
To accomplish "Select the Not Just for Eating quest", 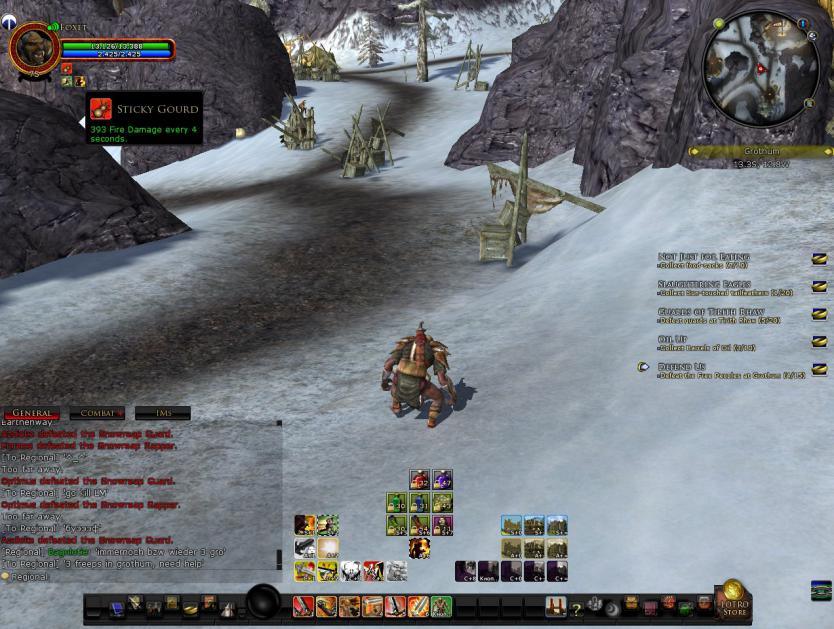I will tap(704, 258).
